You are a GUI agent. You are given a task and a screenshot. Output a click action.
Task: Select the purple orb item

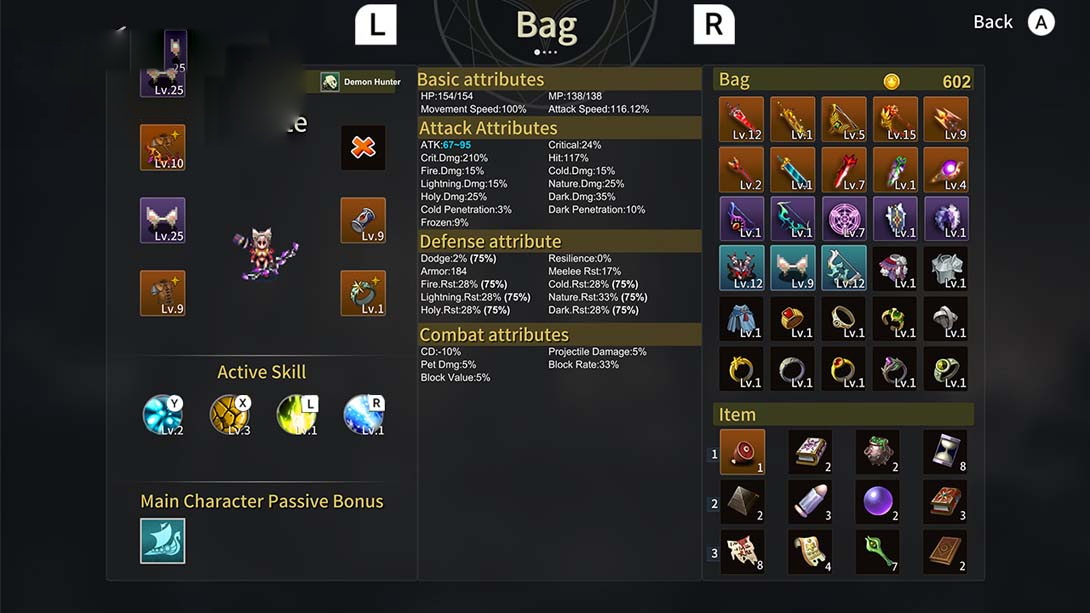(877, 501)
